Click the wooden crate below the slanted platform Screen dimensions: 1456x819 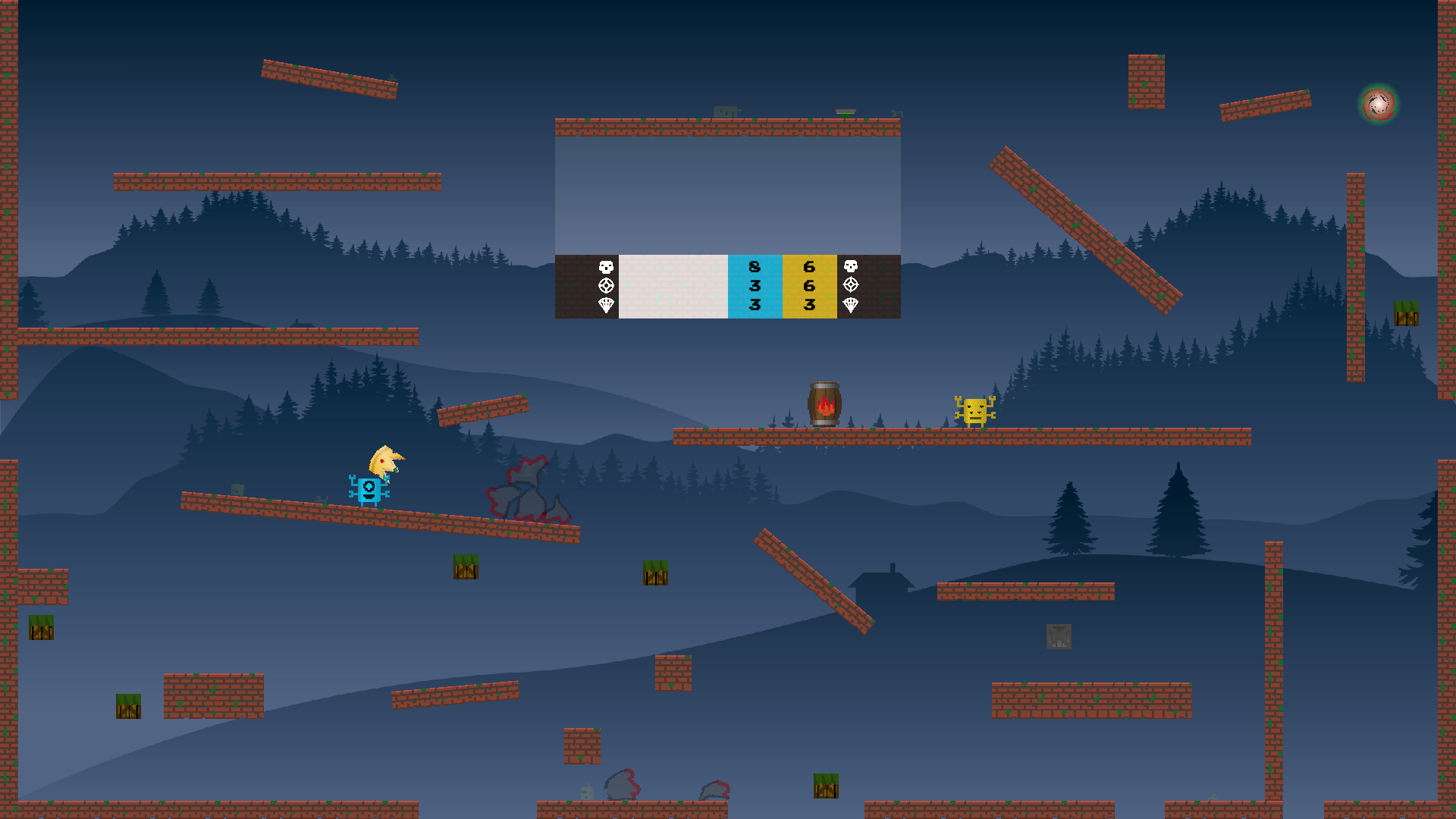tap(466, 568)
